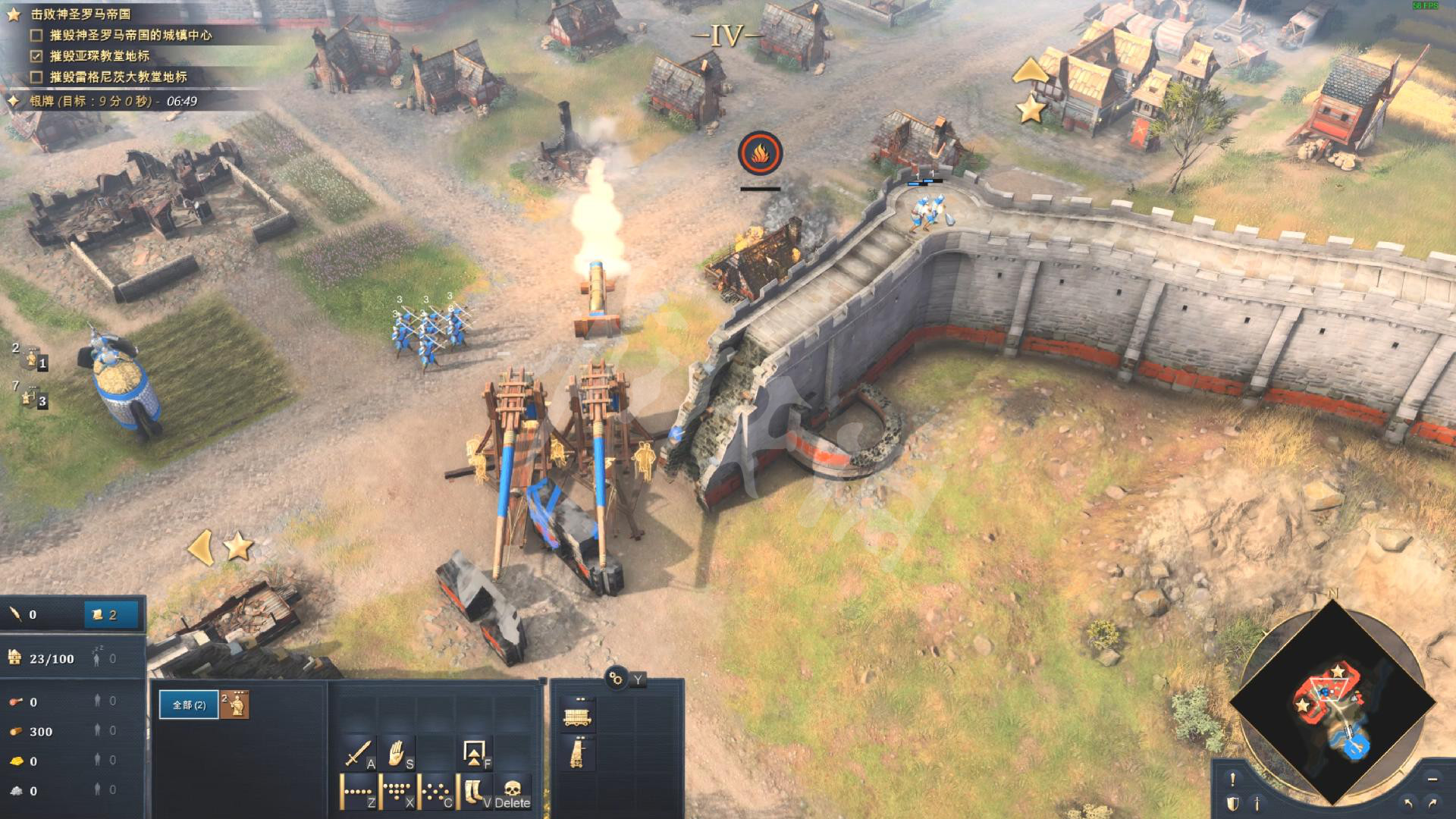This screenshot has height=819, width=1456.
Task: Activate the sword attack-move command
Action: [358, 753]
